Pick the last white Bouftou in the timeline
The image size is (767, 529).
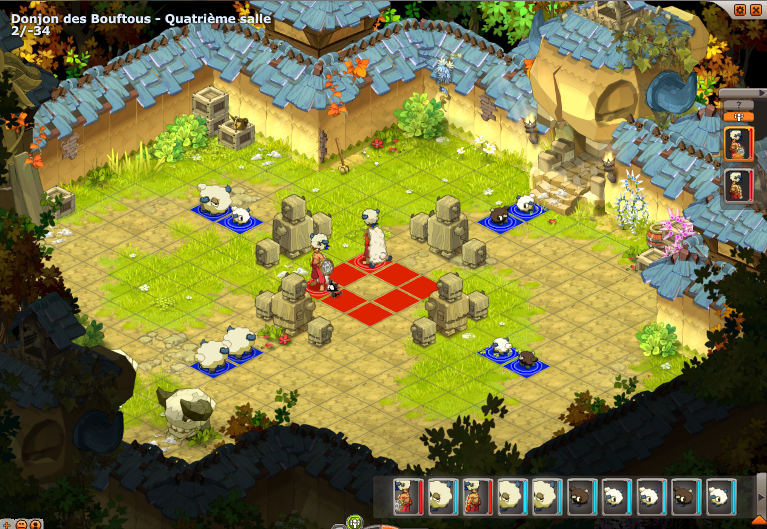[x=718, y=496]
